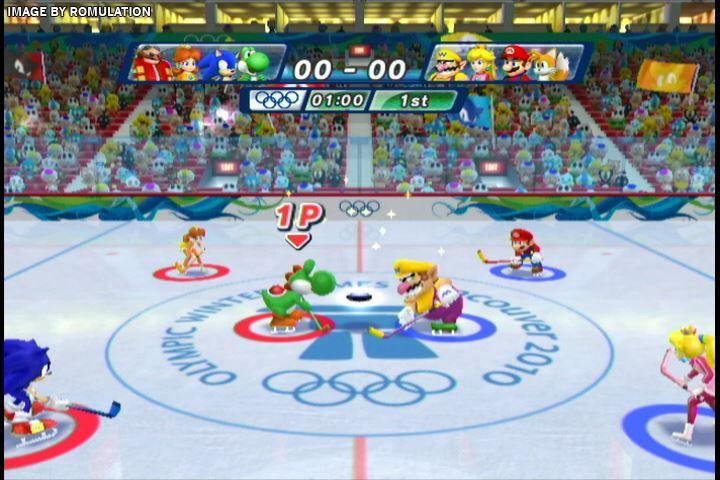Image resolution: width=720 pixels, height=480 pixels.
Task: Click Tails' portrait in the team panel
Action: point(550,65)
